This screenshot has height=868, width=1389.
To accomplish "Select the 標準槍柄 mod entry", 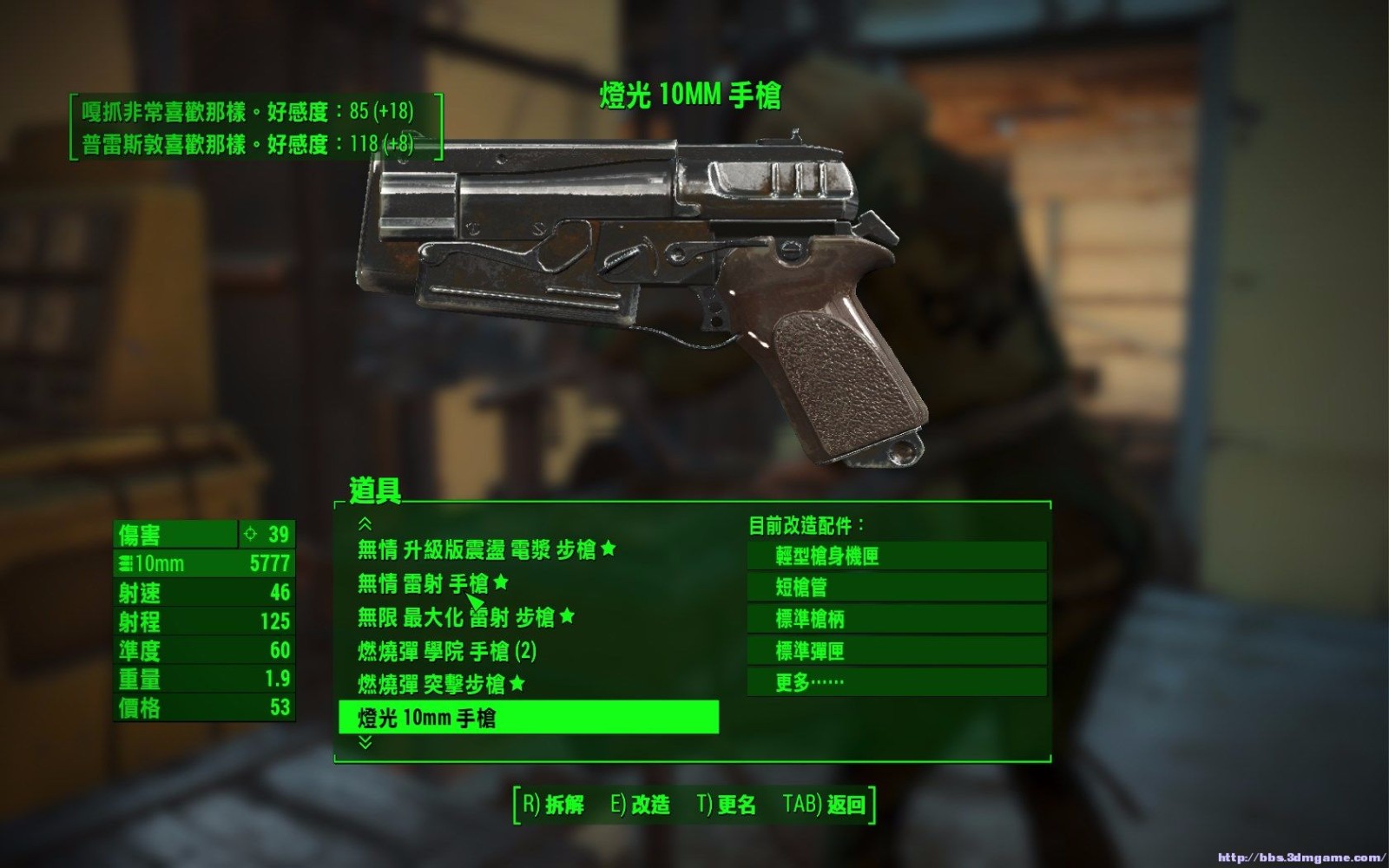I will coord(896,619).
